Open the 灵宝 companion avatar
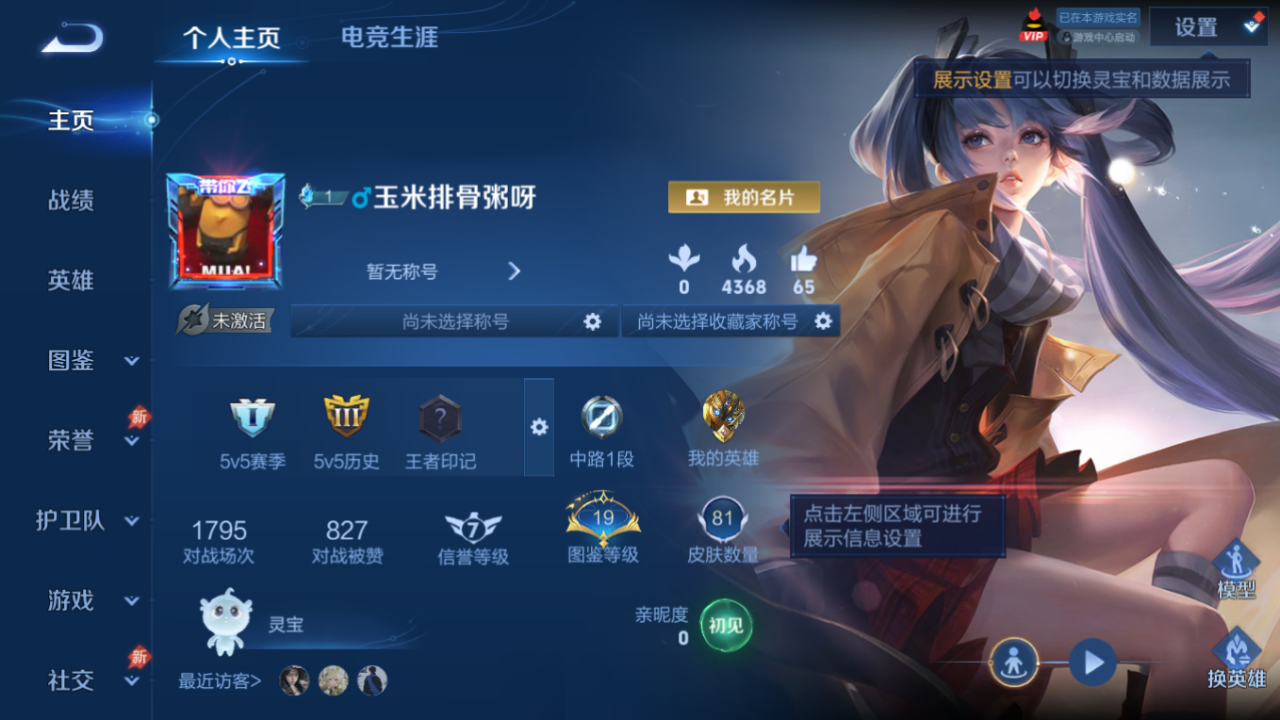Viewport: 1280px width, 720px height. click(228, 622)
